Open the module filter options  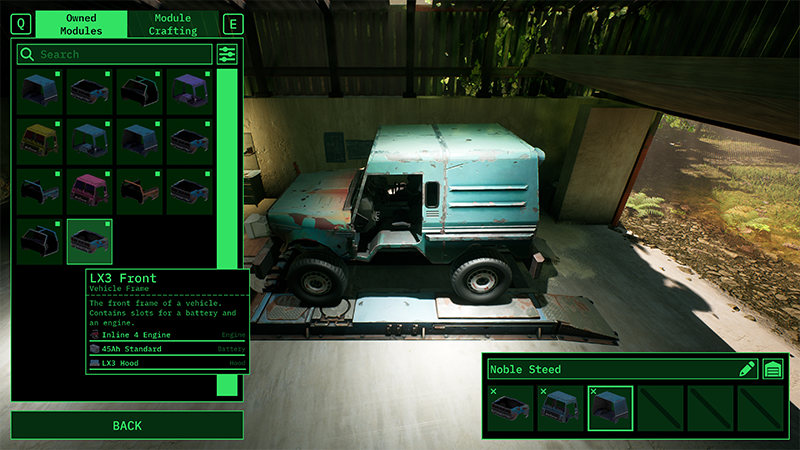coord(228,54)
